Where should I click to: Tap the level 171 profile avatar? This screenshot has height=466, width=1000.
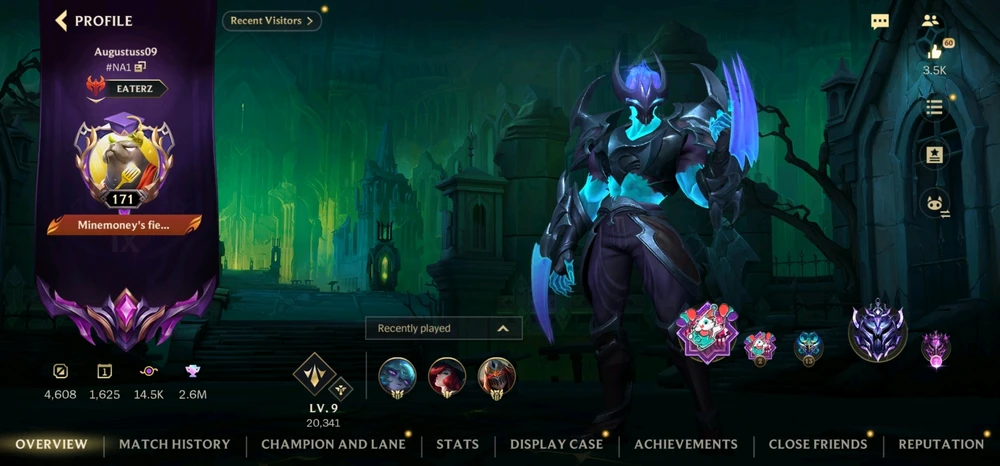click(124, 158)
